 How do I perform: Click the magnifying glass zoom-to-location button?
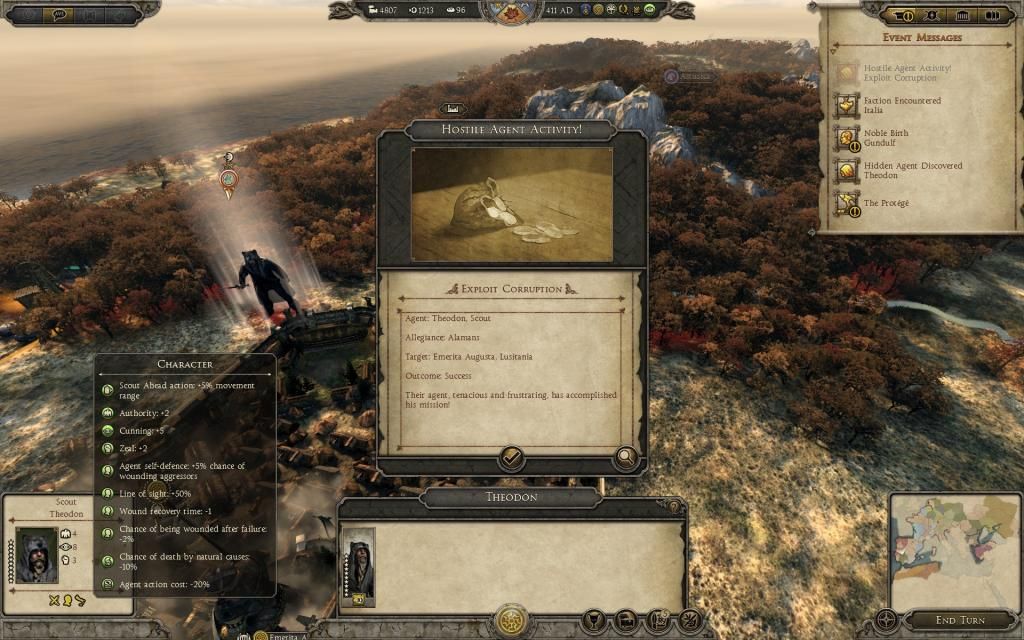626,459
